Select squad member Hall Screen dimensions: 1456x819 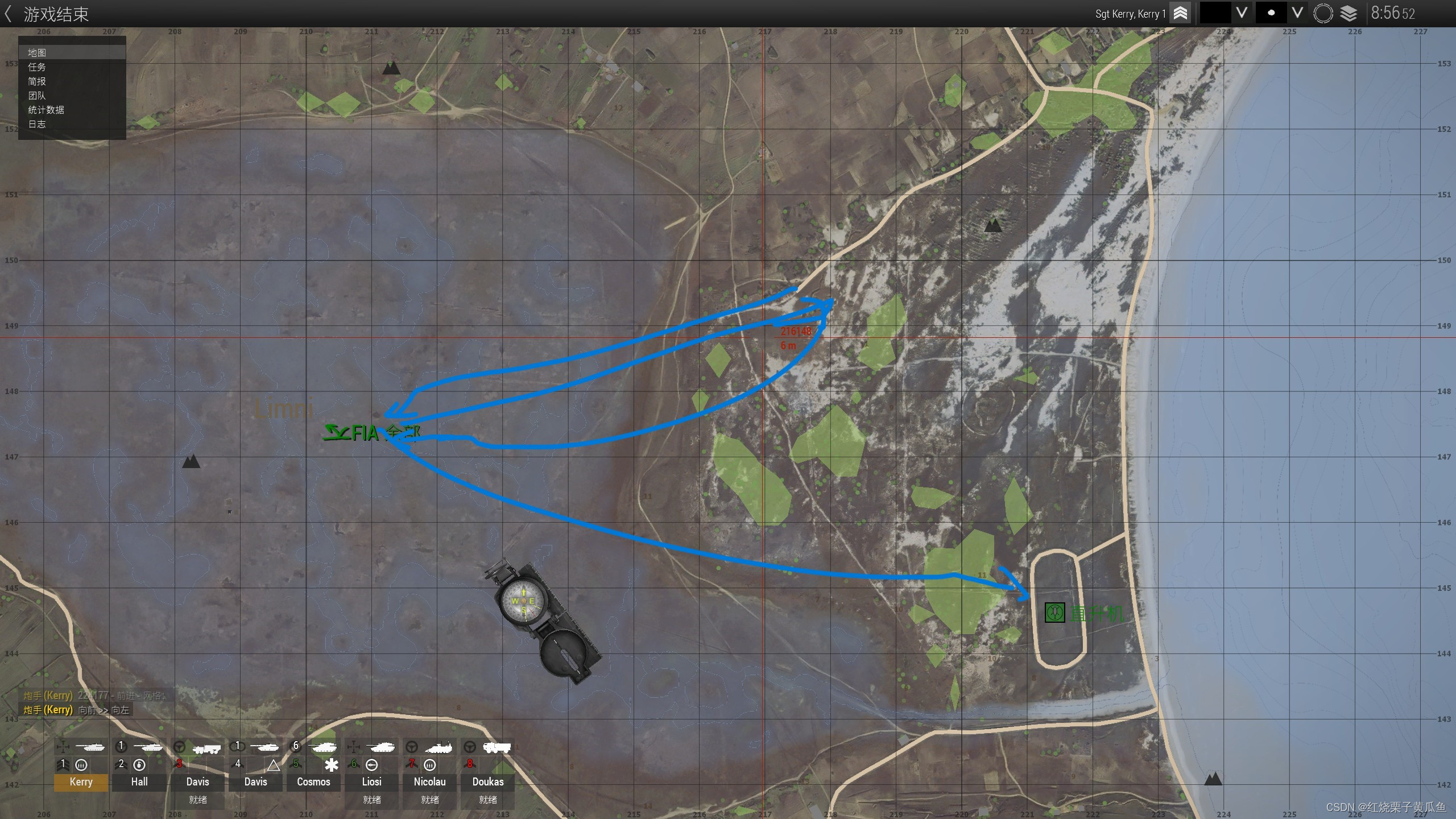[x=139, y=781]
